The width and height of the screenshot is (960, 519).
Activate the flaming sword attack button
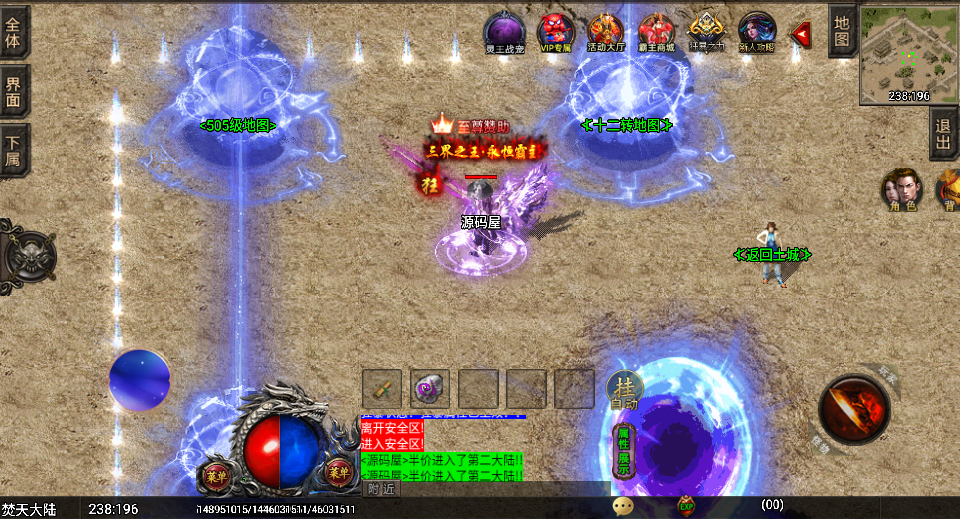click(x=855, y=408)
